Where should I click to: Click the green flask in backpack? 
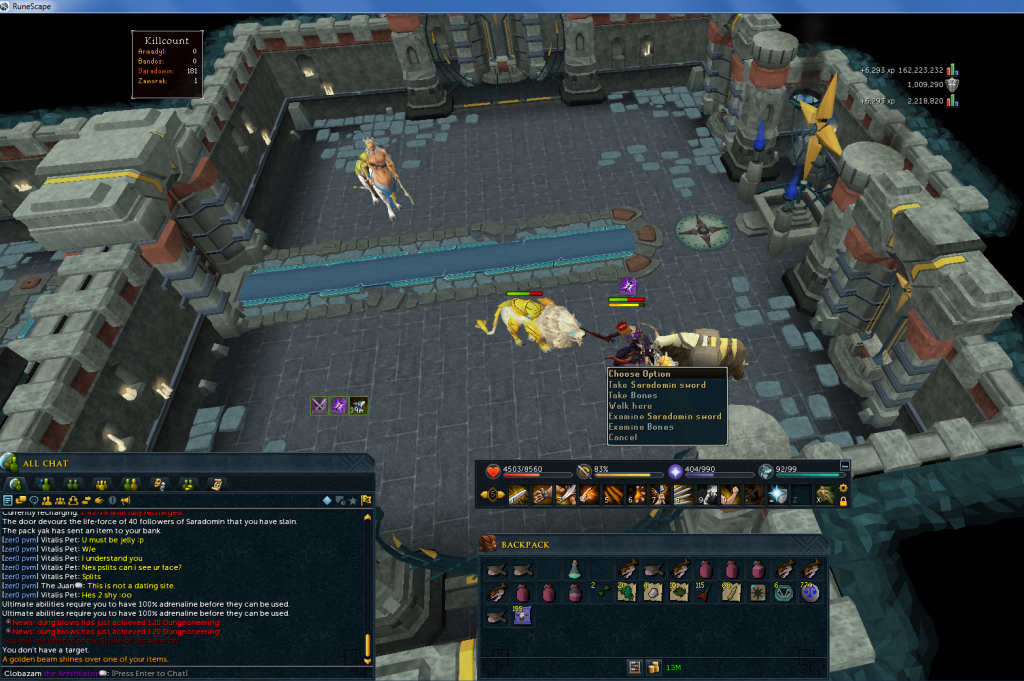point(575,570)
